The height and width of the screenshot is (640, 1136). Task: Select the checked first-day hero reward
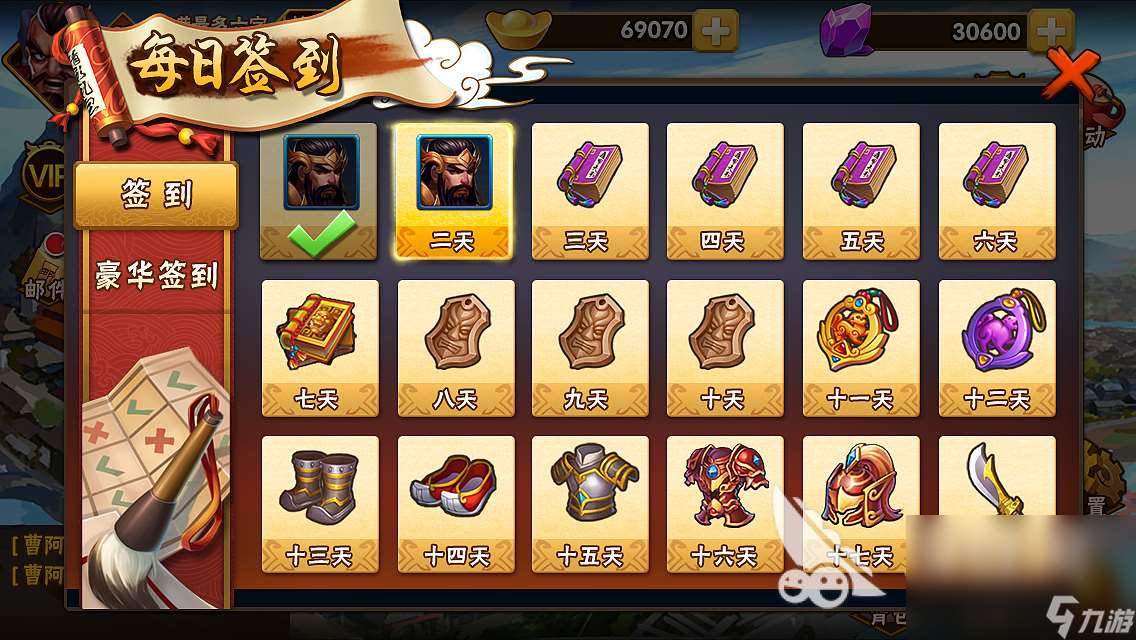[319, 191]
